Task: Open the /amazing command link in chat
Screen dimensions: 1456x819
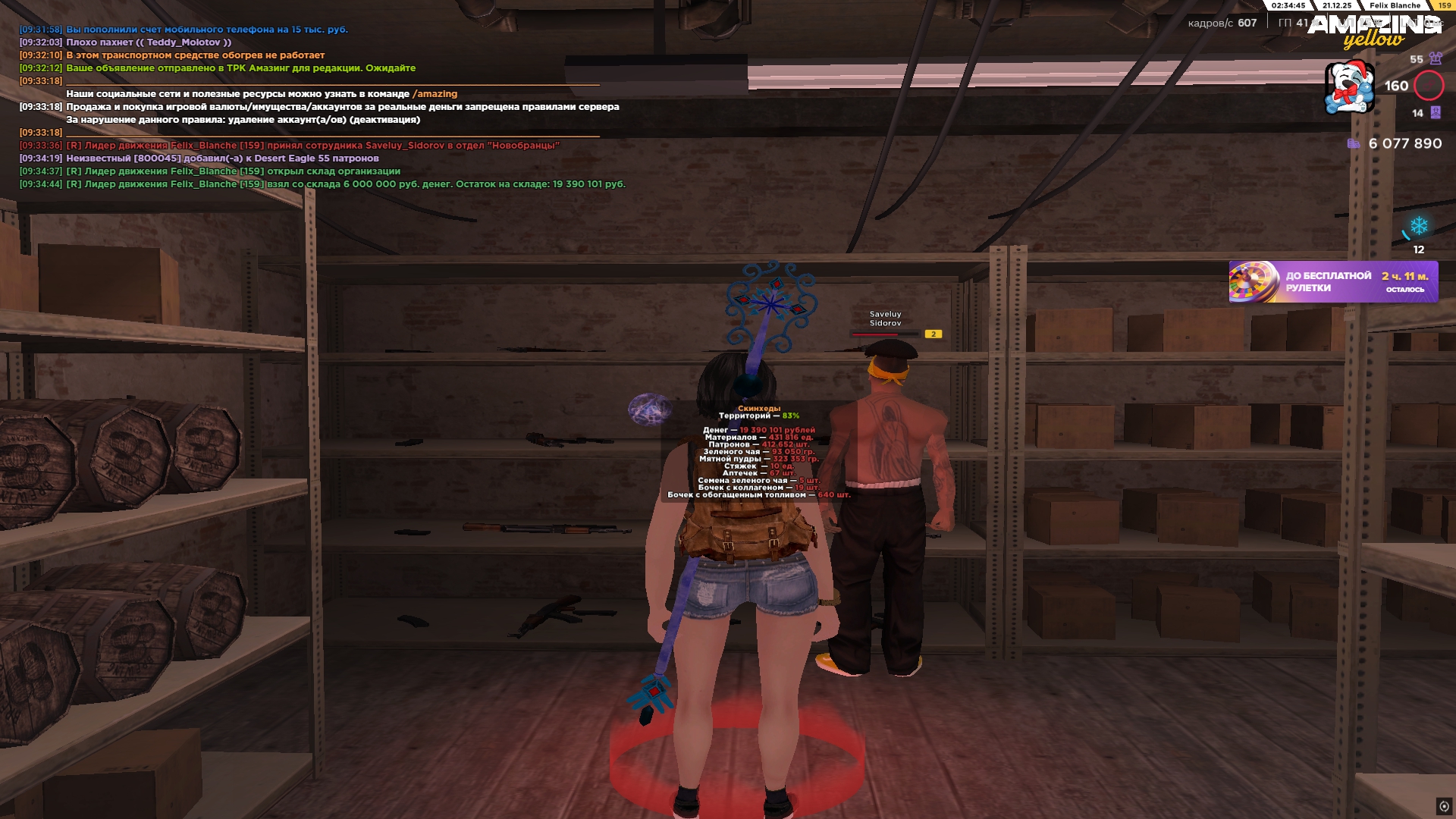Action: [x=435, y=94]
